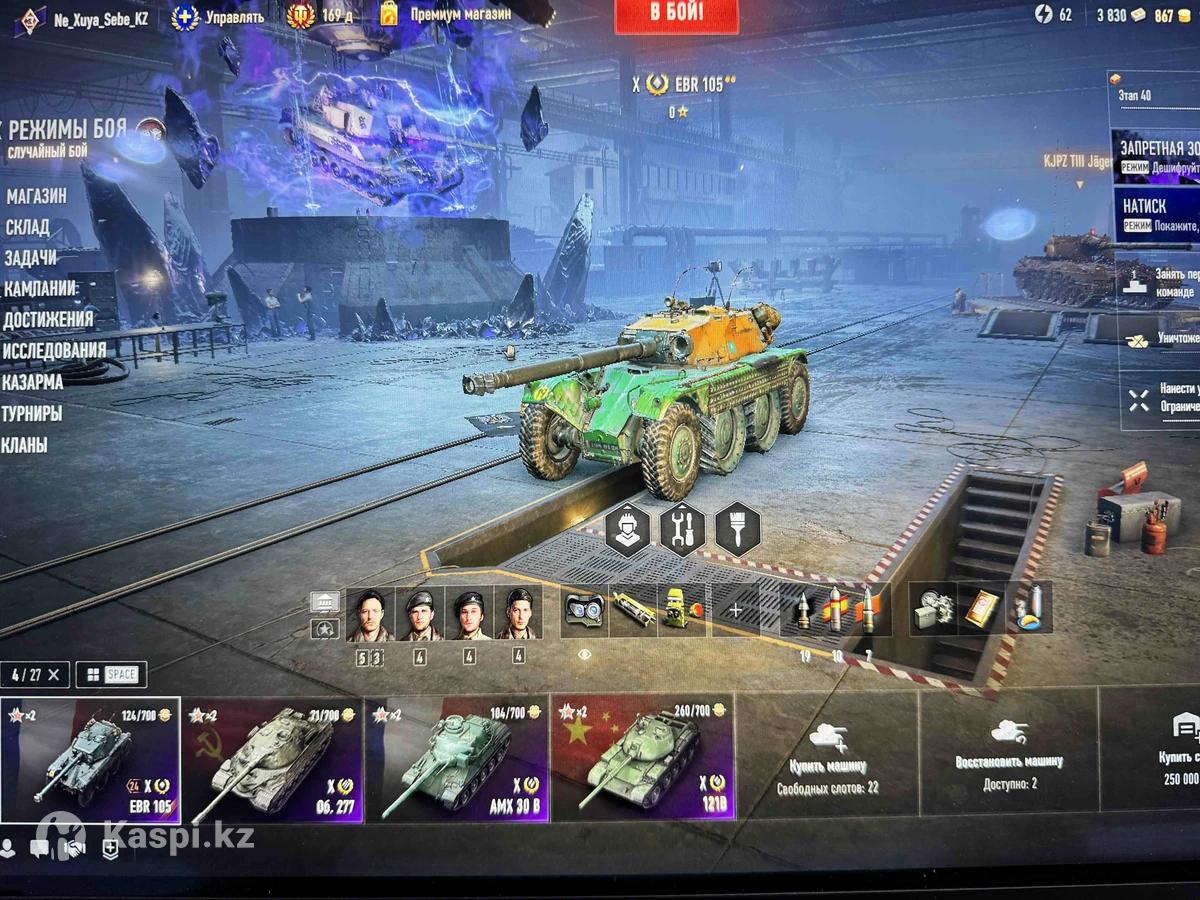Screen dimensions: 1200x900
Task: Select the 121B tank card
Action: tap(642, 760)
